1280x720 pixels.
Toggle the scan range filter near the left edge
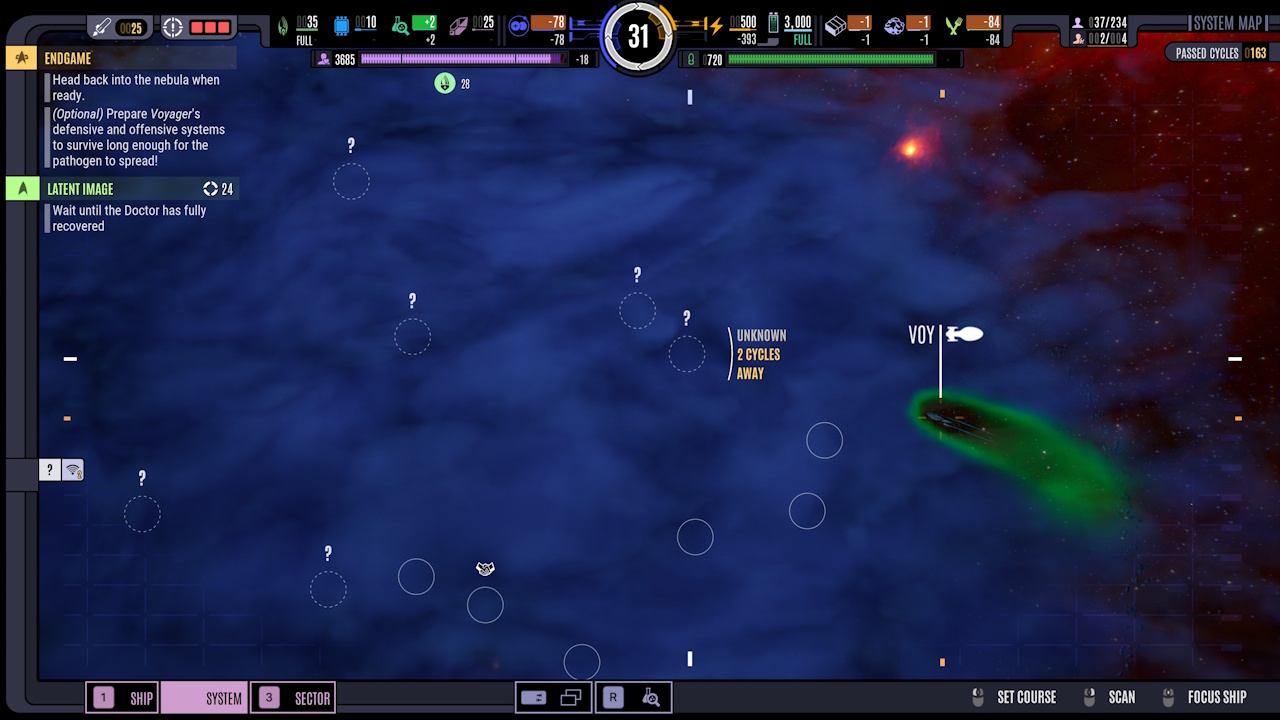(71, 469)
